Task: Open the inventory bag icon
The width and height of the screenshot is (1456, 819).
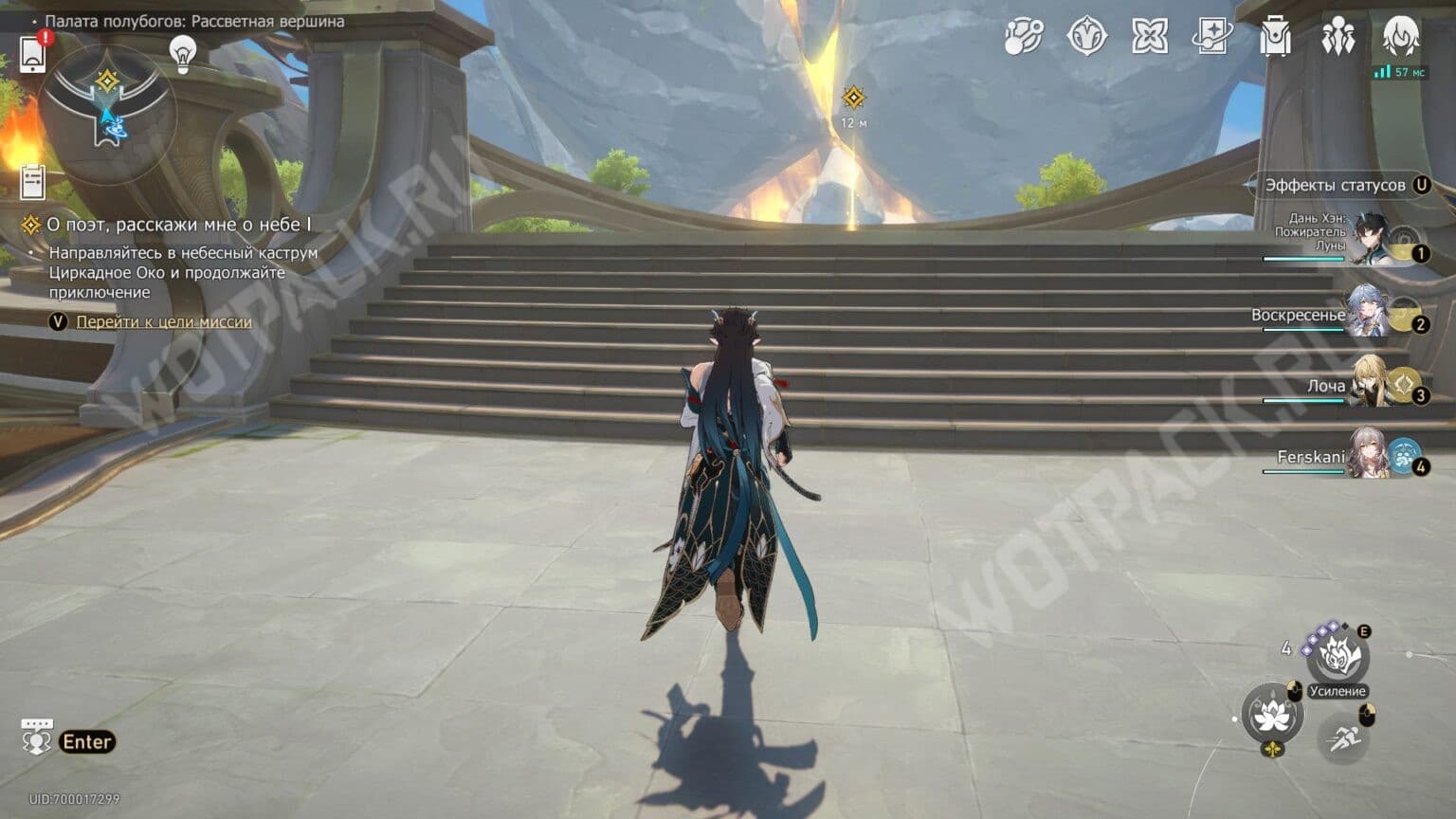Action: click(x=1275, y=38)
